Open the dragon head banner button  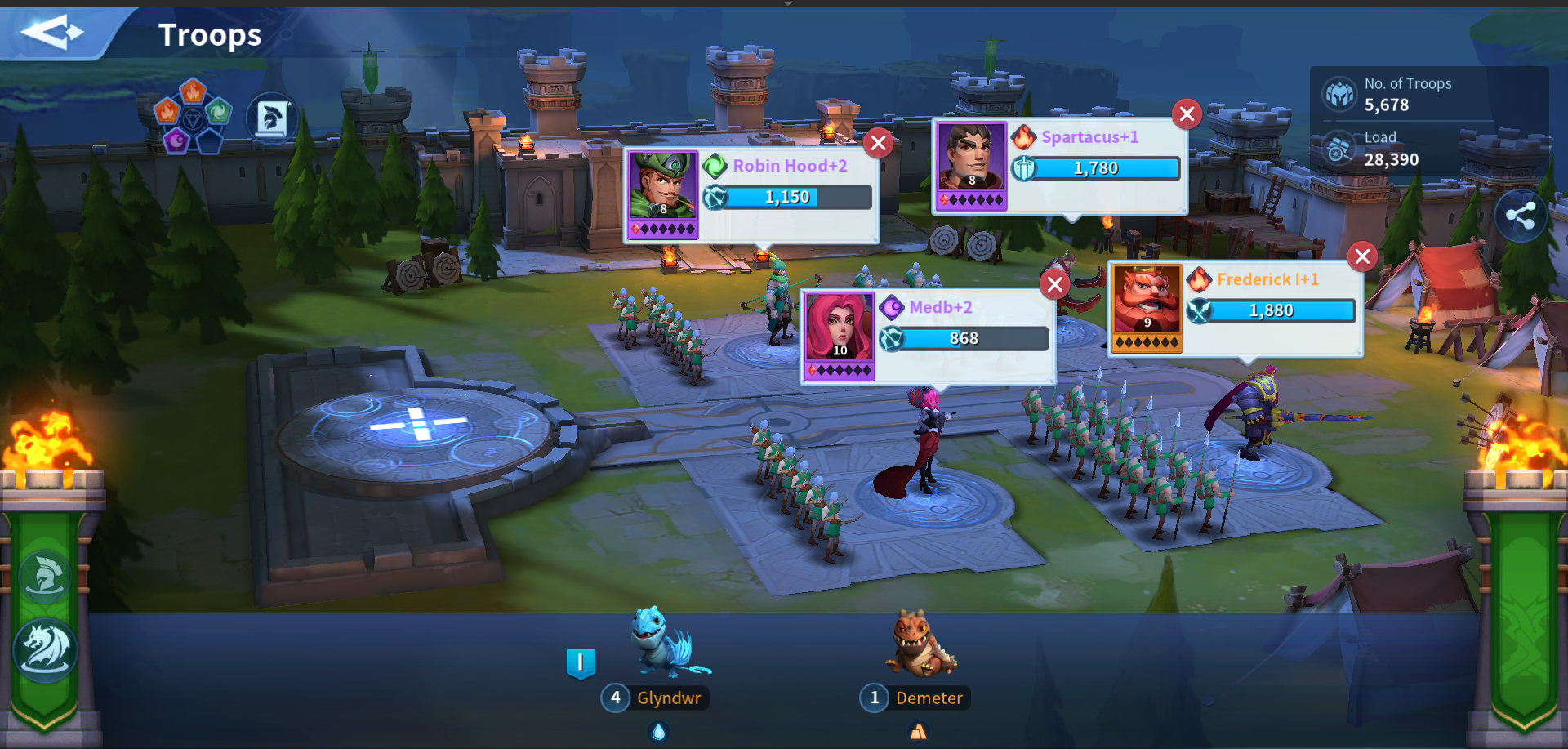44,649
